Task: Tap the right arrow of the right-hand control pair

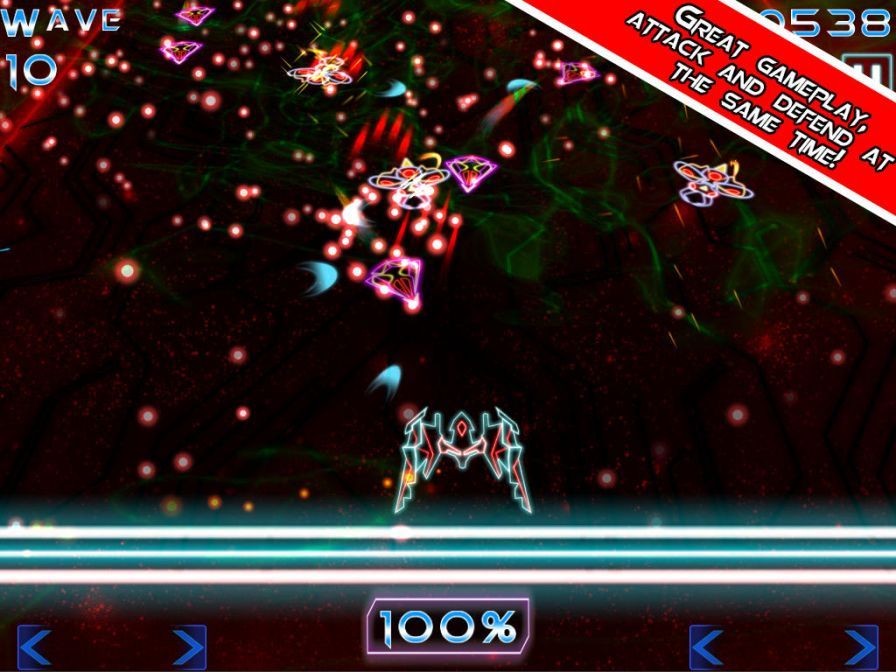Action: (860, 647)
